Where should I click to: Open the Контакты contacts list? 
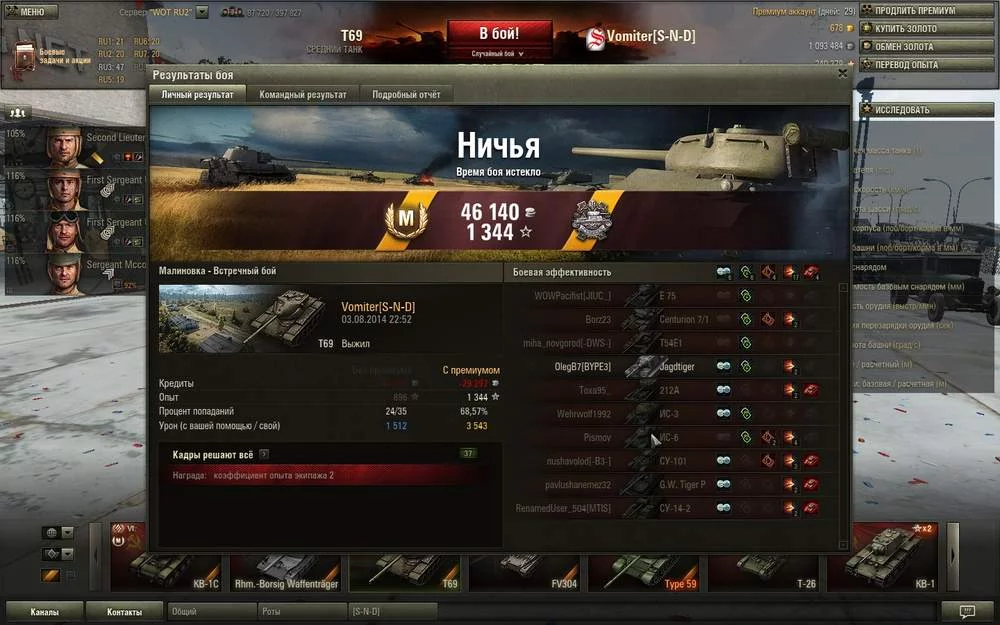124,611
